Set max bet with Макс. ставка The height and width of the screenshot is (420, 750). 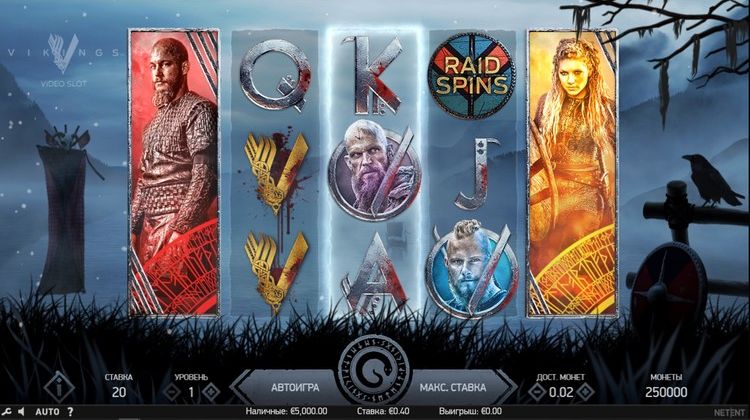tap(453, 385)
